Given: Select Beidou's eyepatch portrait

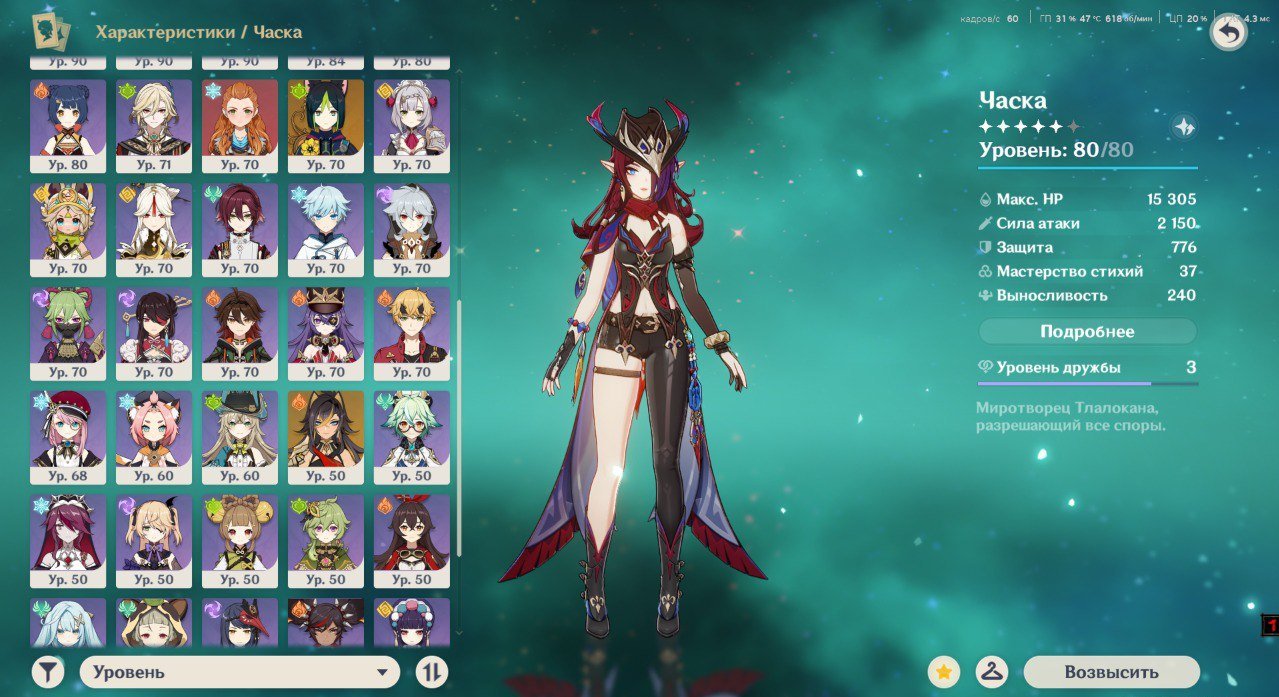Looking at the screenshot, I should (x=154, y=333).
